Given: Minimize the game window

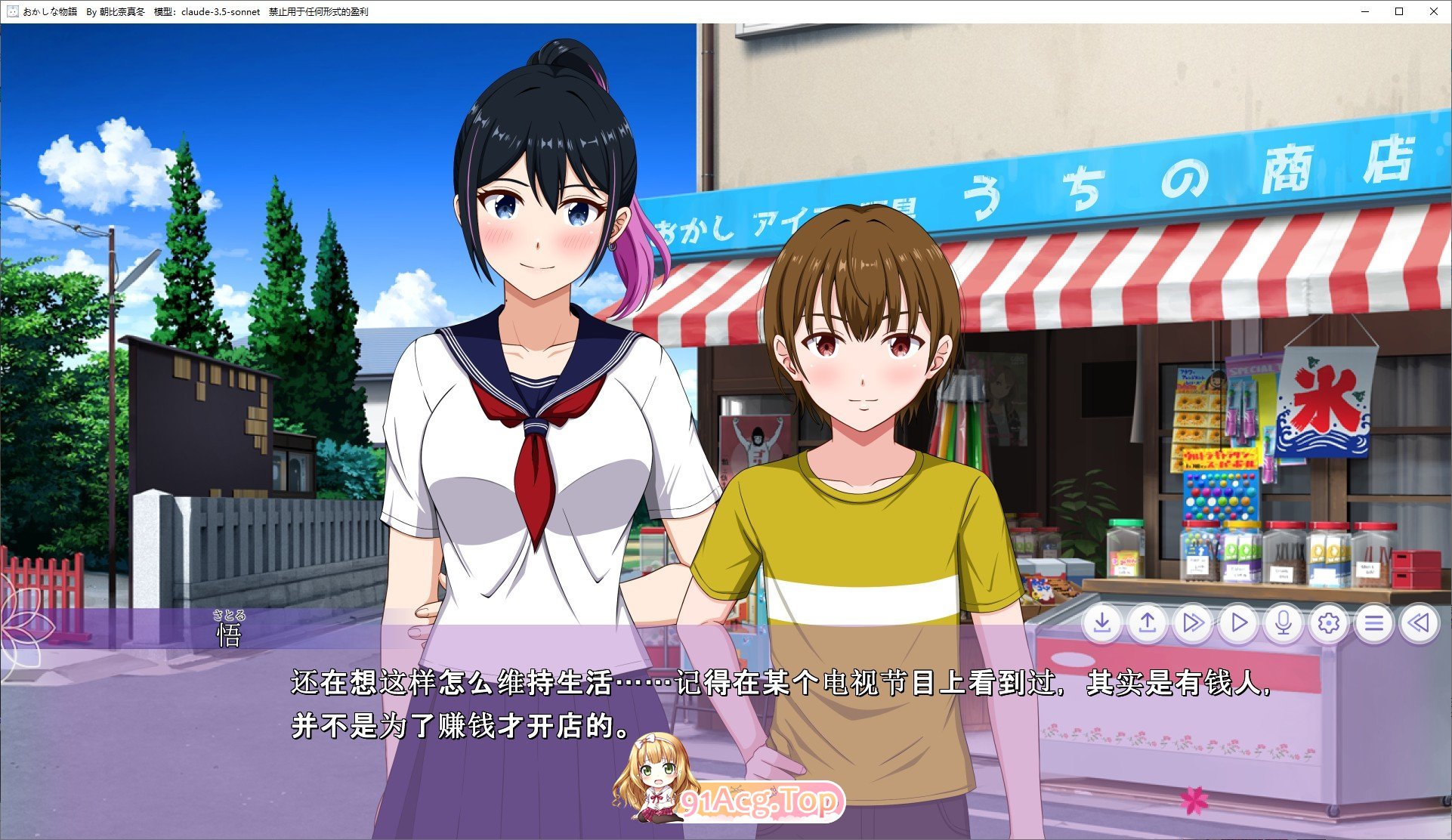Looking at the screenshot, I should pyautogui.click(x=1364, y=11).
